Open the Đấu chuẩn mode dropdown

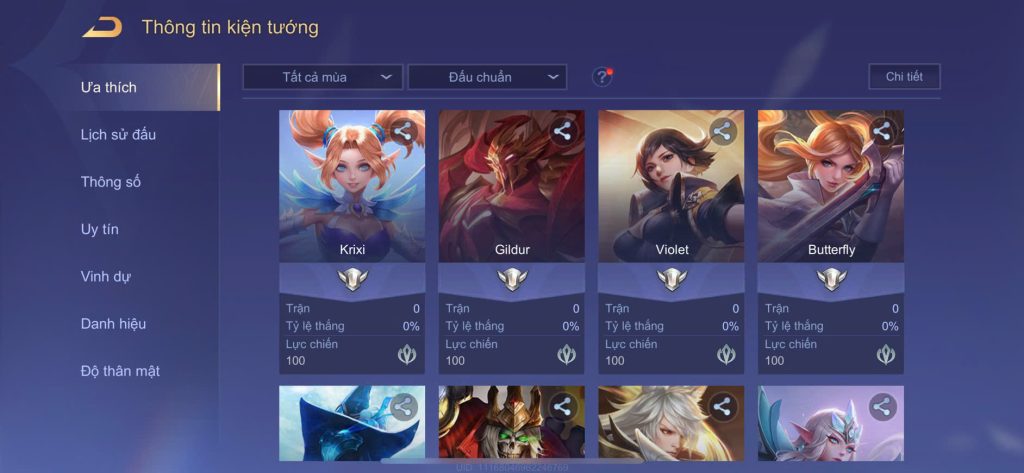[487, 77]
